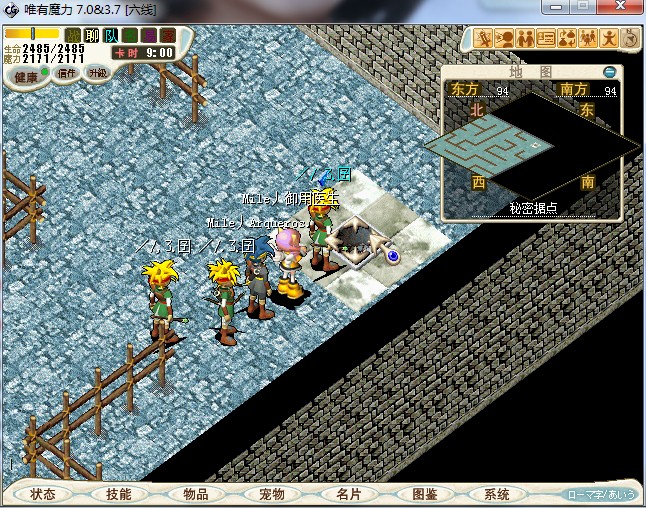Click the money bag trade icon
Screen dimensions: 646x508
coord(567,39)
